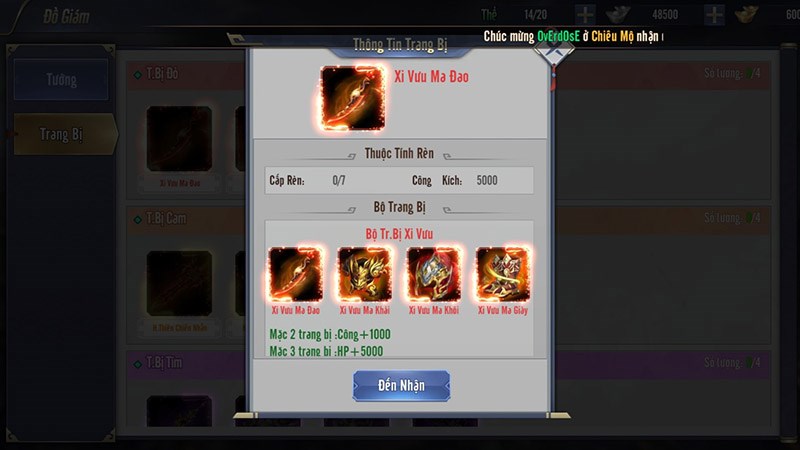Image resolution: width=800 pixels, height=450 pixels.
Task: Click the large Xi Vưu Ma Đao header icon
Action: tap(349, 96)
